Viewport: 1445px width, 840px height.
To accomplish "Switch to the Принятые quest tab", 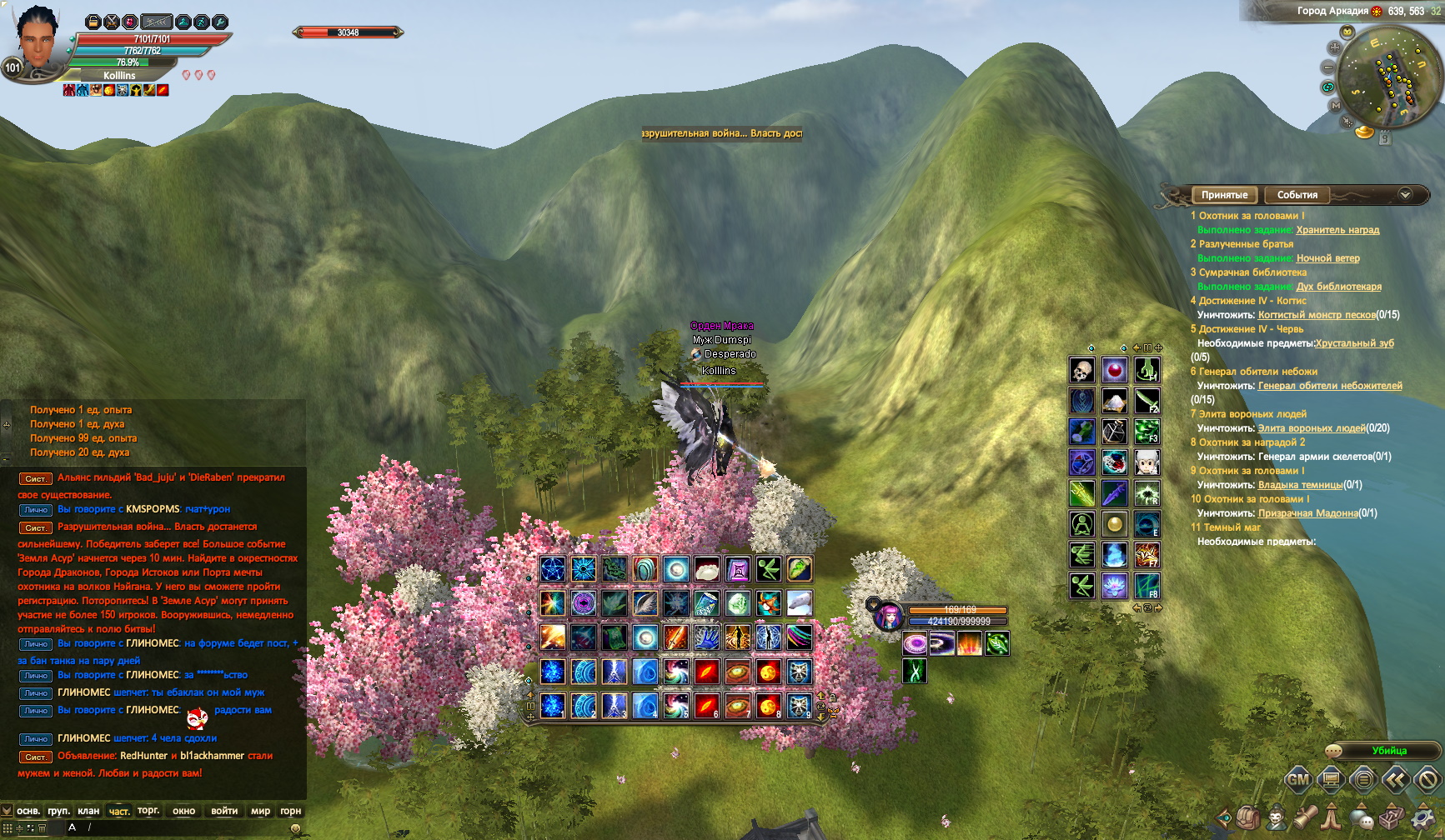I will tap(1224, 195).
